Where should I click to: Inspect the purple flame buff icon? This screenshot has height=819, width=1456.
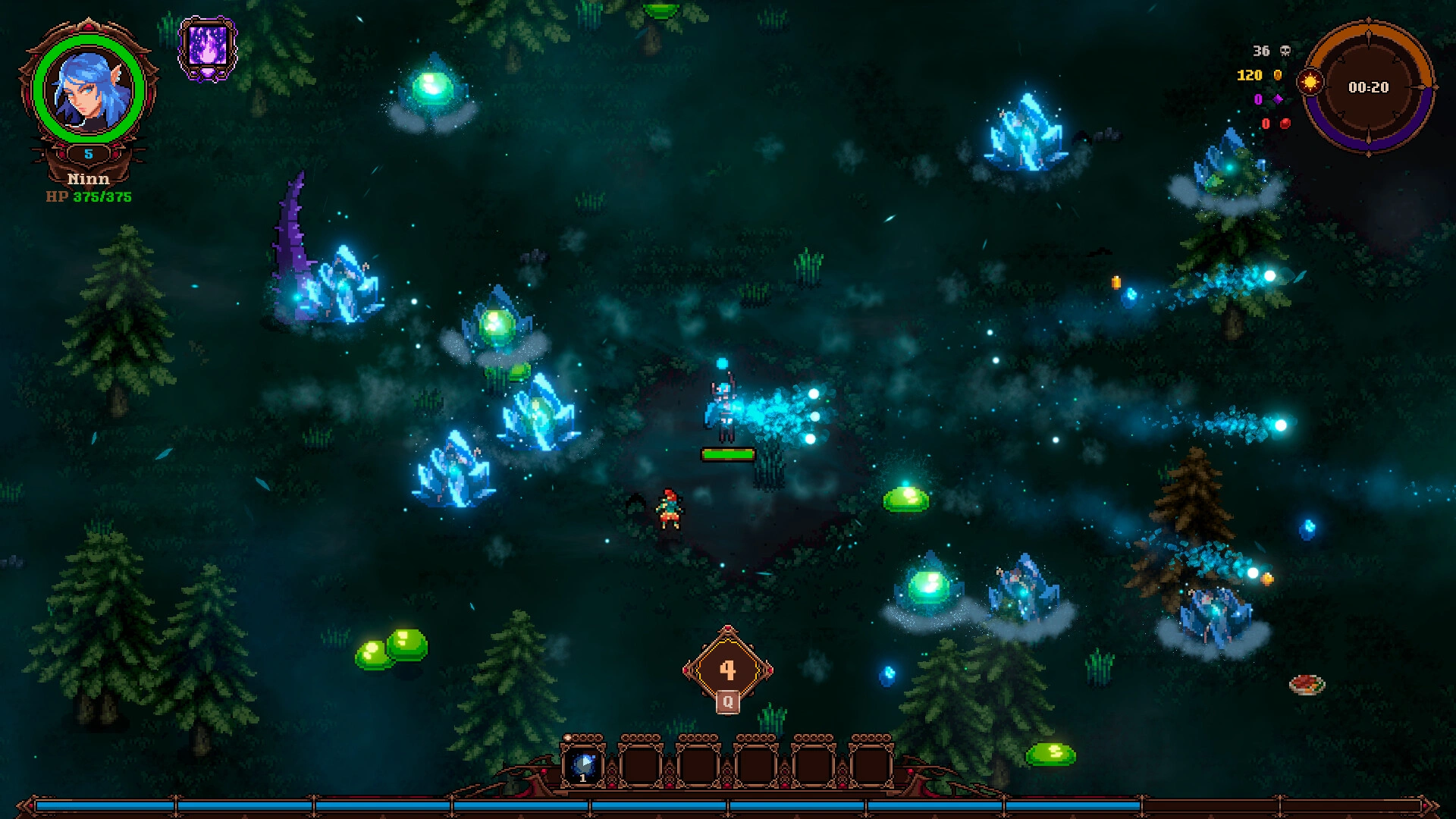click(207, 47)
